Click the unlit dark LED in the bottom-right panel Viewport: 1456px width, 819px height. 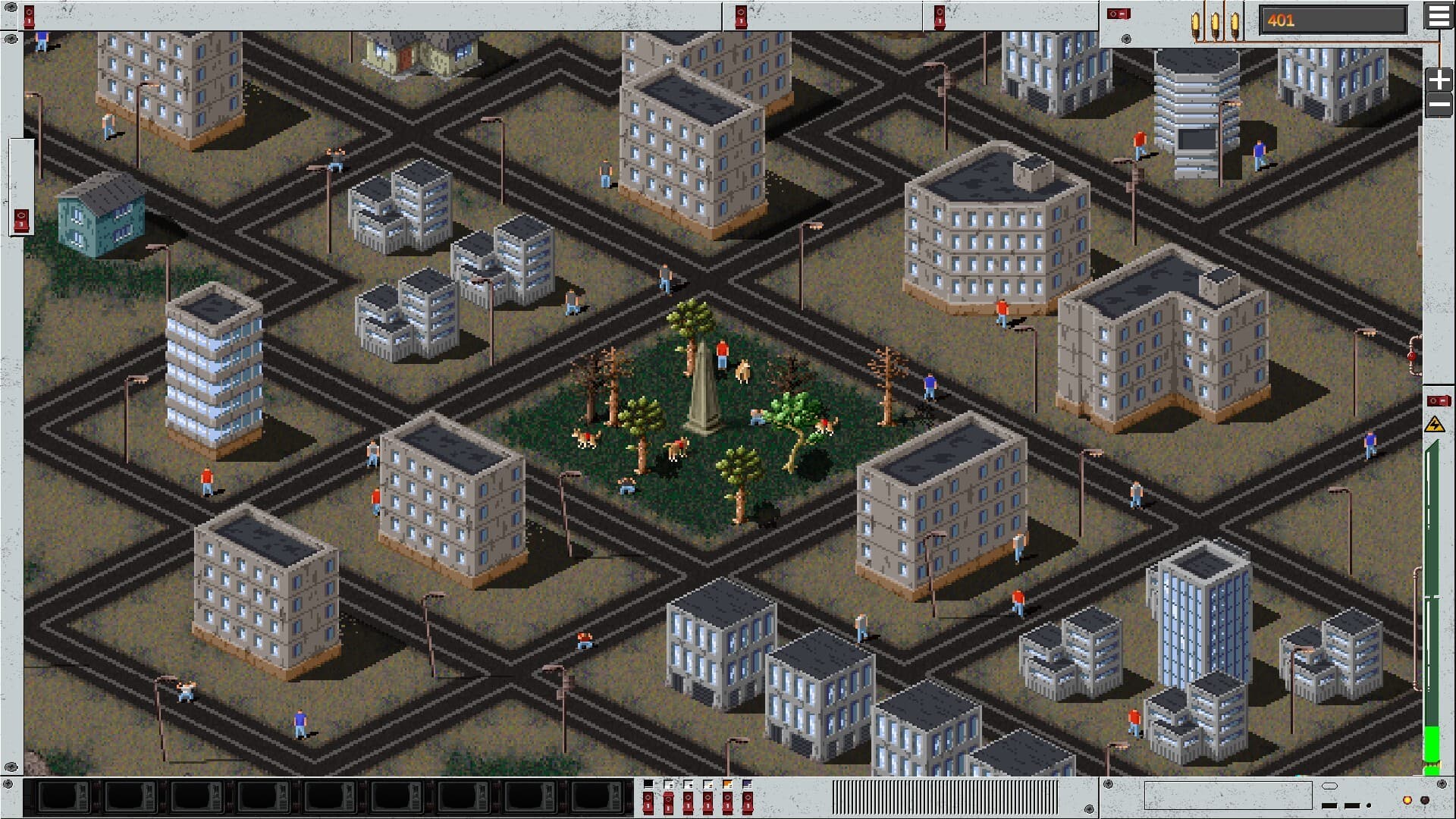(1425, 801)
